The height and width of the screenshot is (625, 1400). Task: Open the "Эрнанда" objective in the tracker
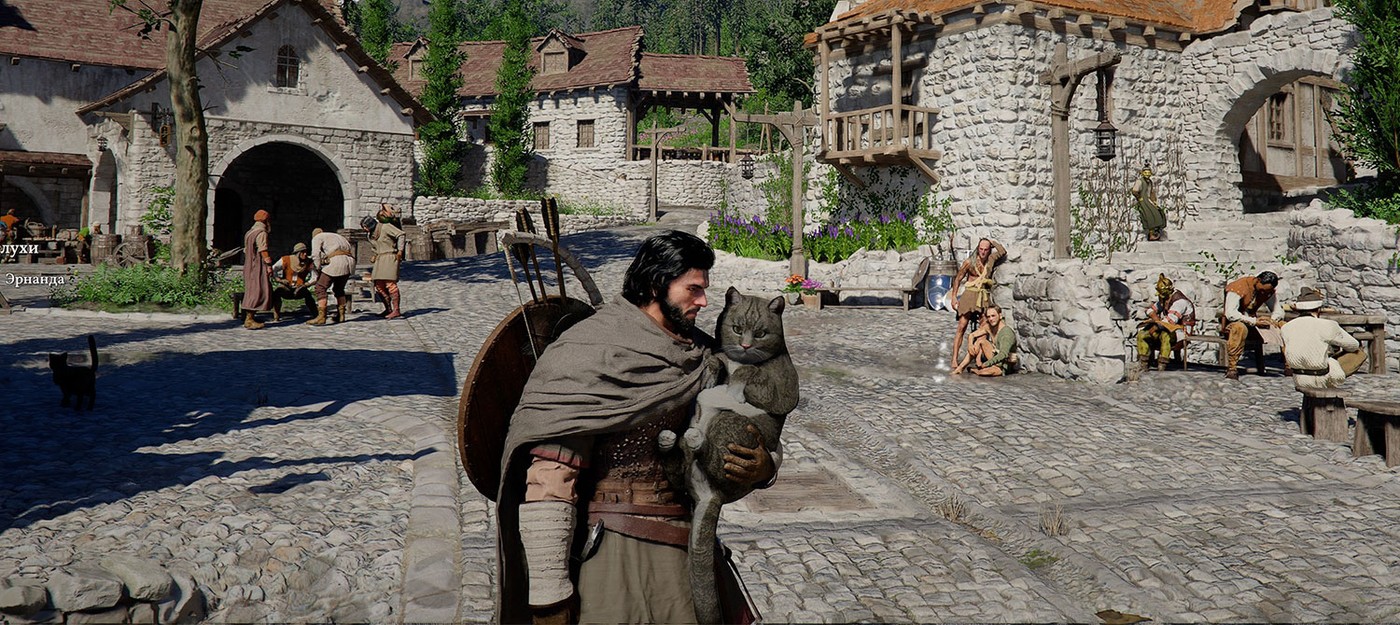tap(34, 279)
